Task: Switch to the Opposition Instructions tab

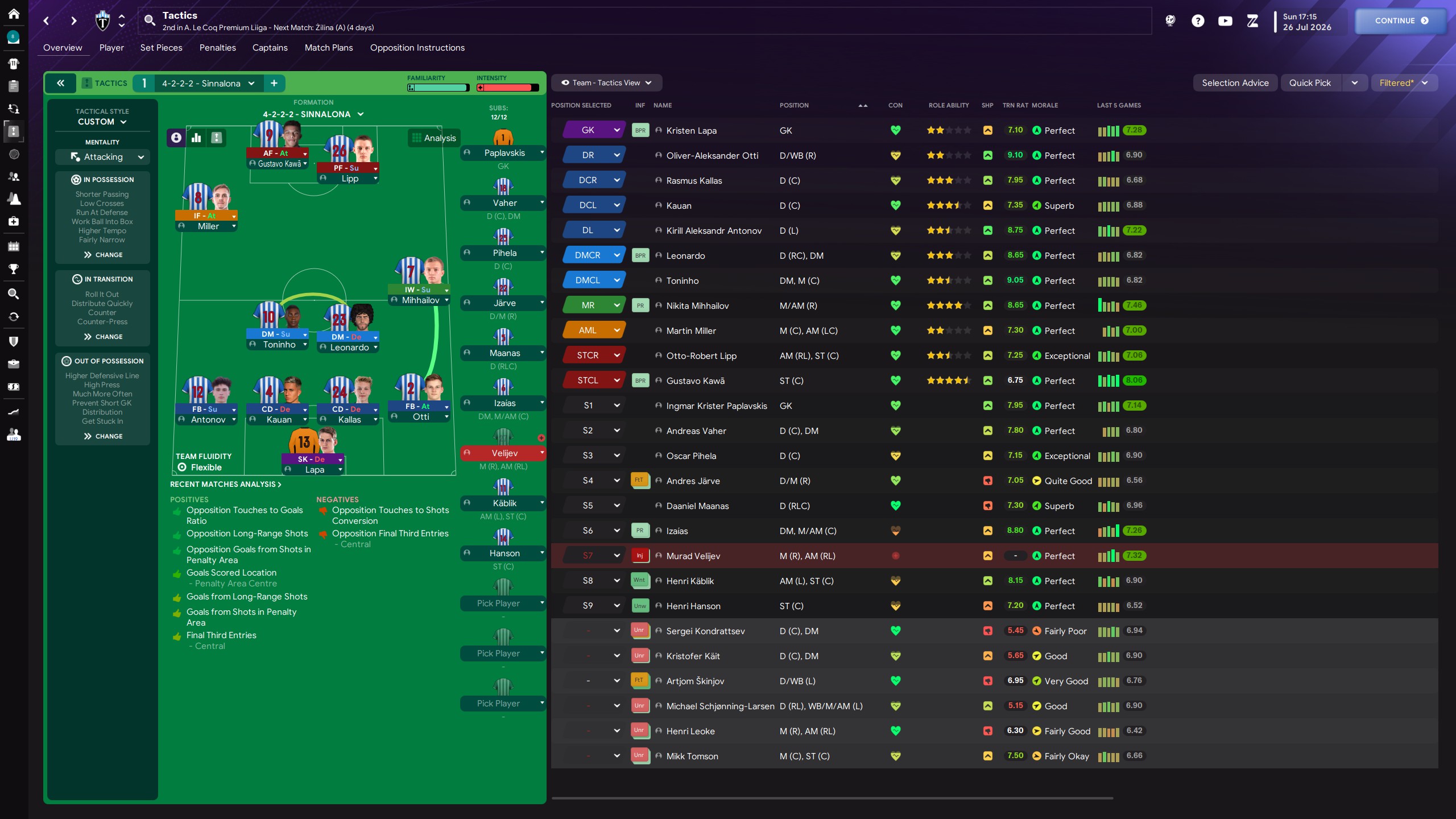Action: click(417, 48)
